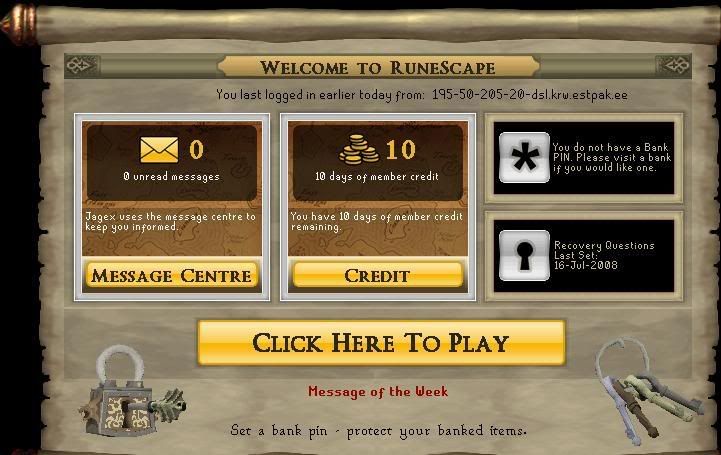Open the member Credit page
This screenshot has width=721, height=455.
[377, 274]
